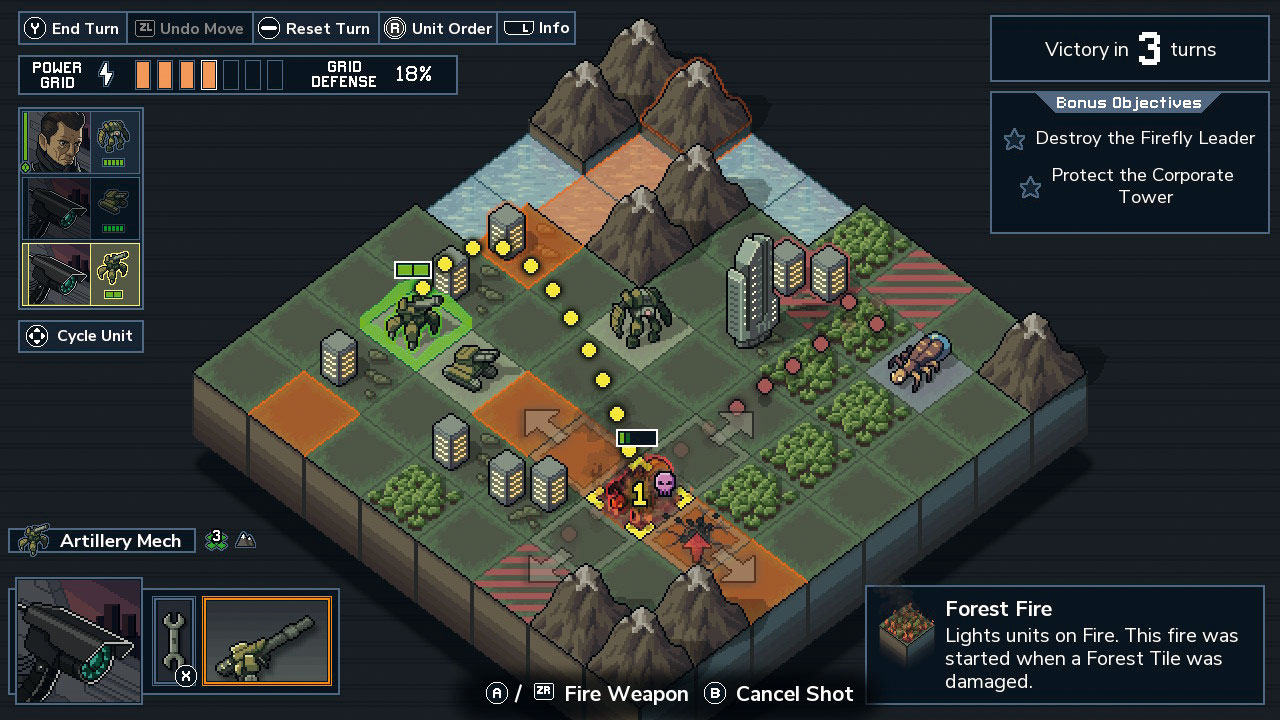End the current turn

(72, 28)
